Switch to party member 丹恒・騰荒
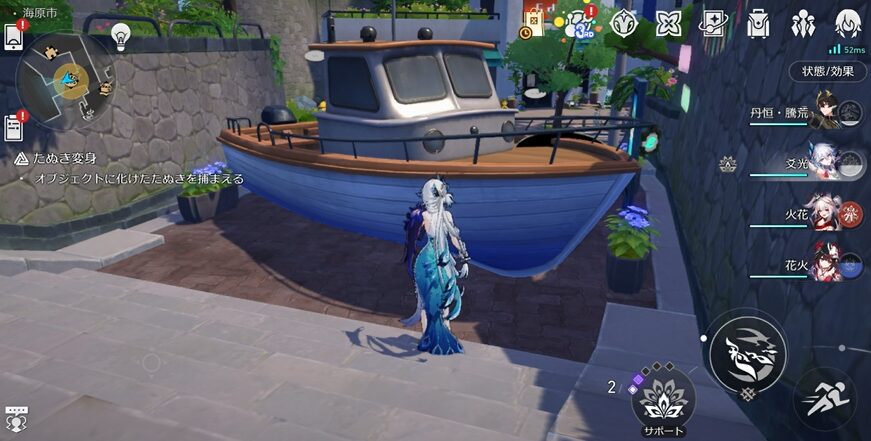Image resolution: width=871 pixels, height=441 pixels. pyautogui.click(x=826, y=113)
